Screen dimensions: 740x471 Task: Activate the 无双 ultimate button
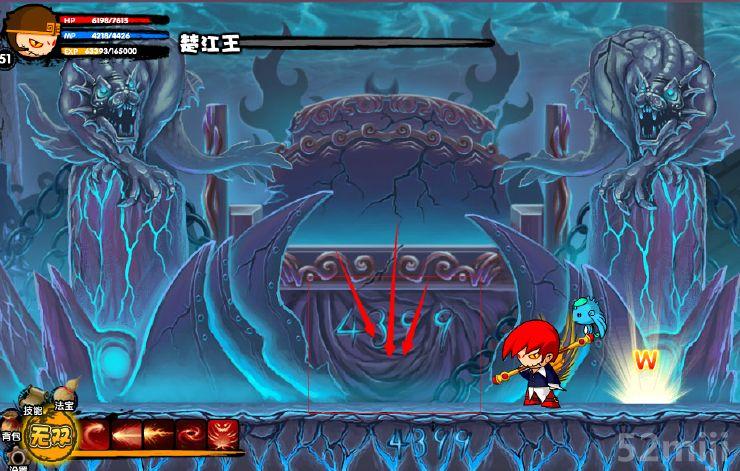50,436
